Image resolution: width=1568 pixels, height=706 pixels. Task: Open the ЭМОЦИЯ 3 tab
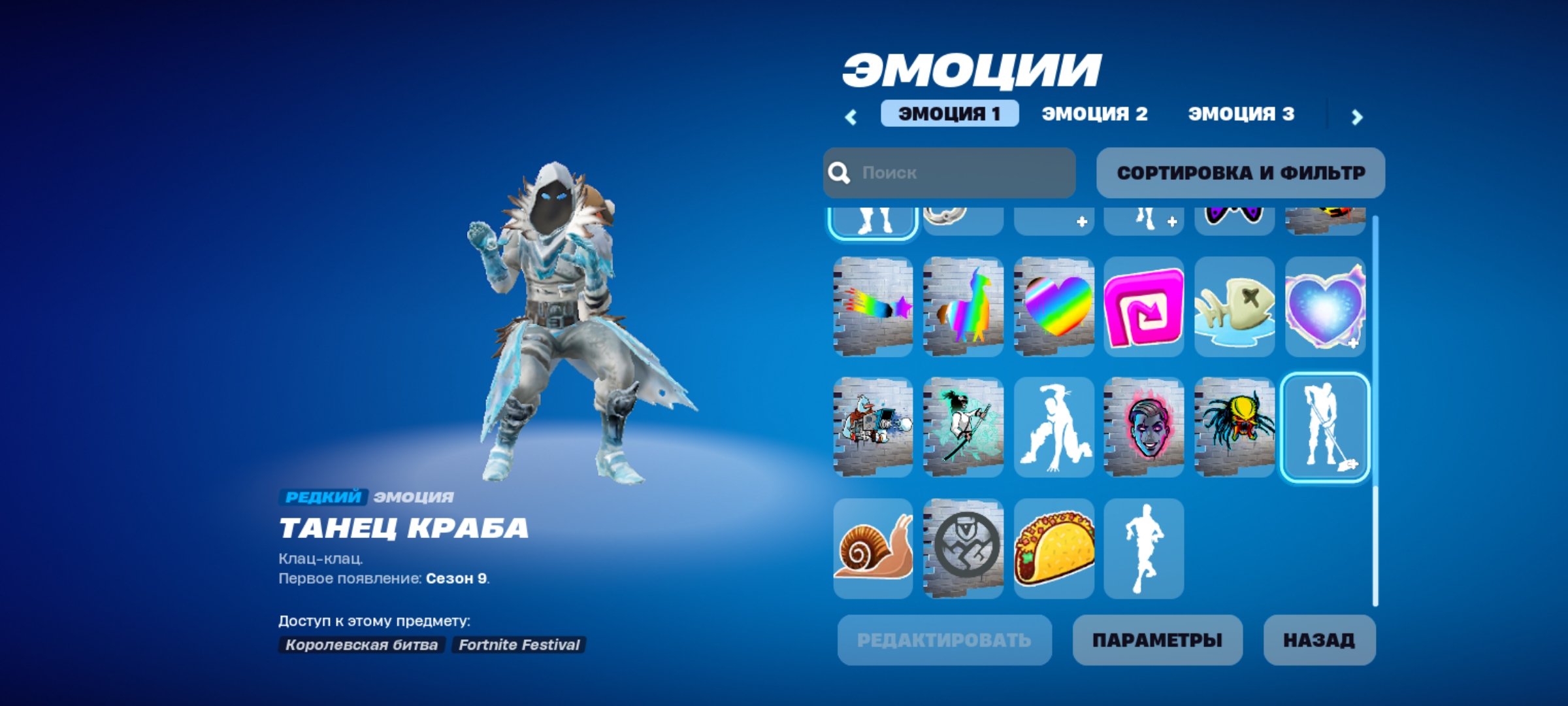1240,112
